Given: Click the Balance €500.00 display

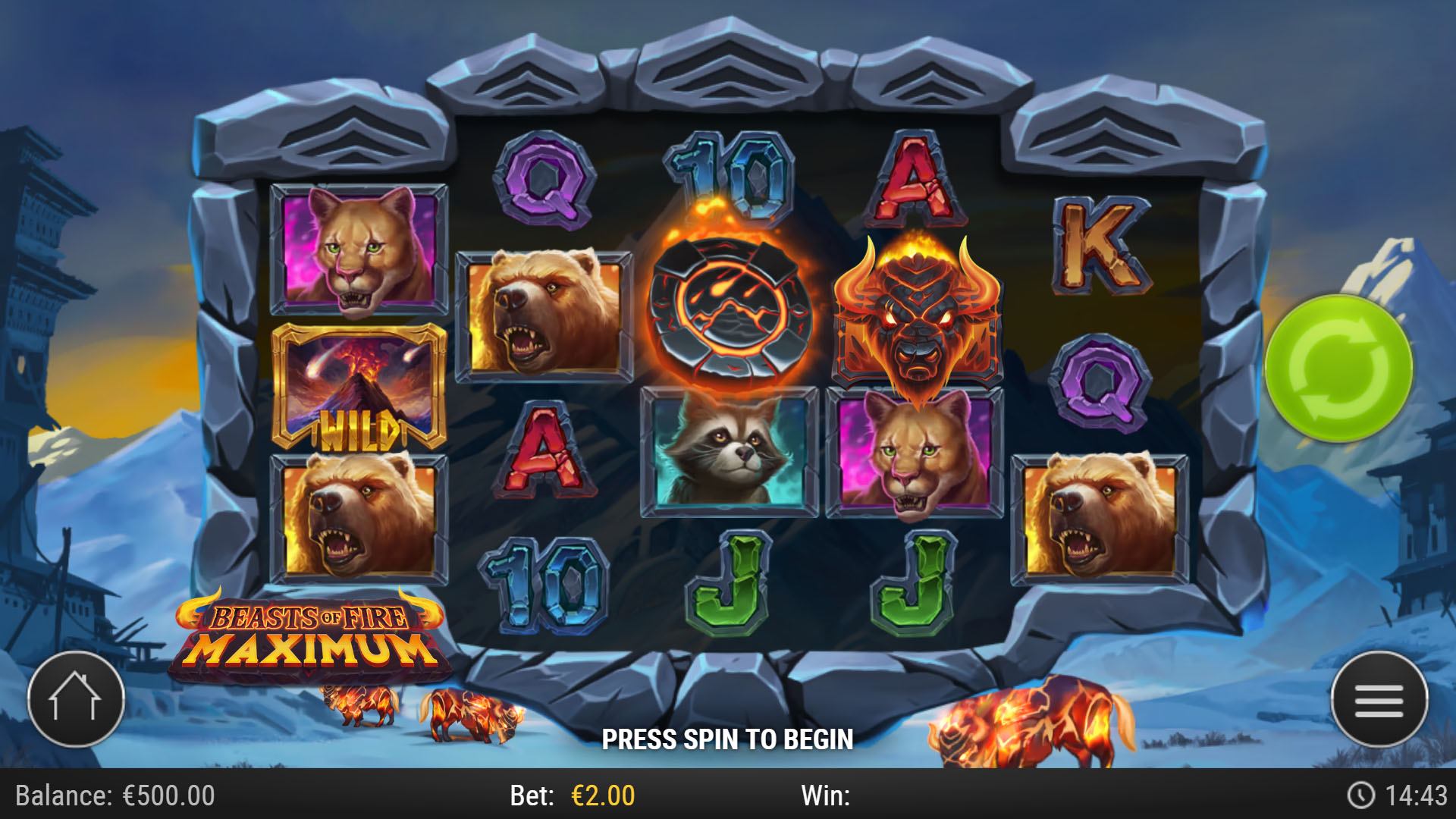Looking at the screenshot, I should [x=114, y=795].
